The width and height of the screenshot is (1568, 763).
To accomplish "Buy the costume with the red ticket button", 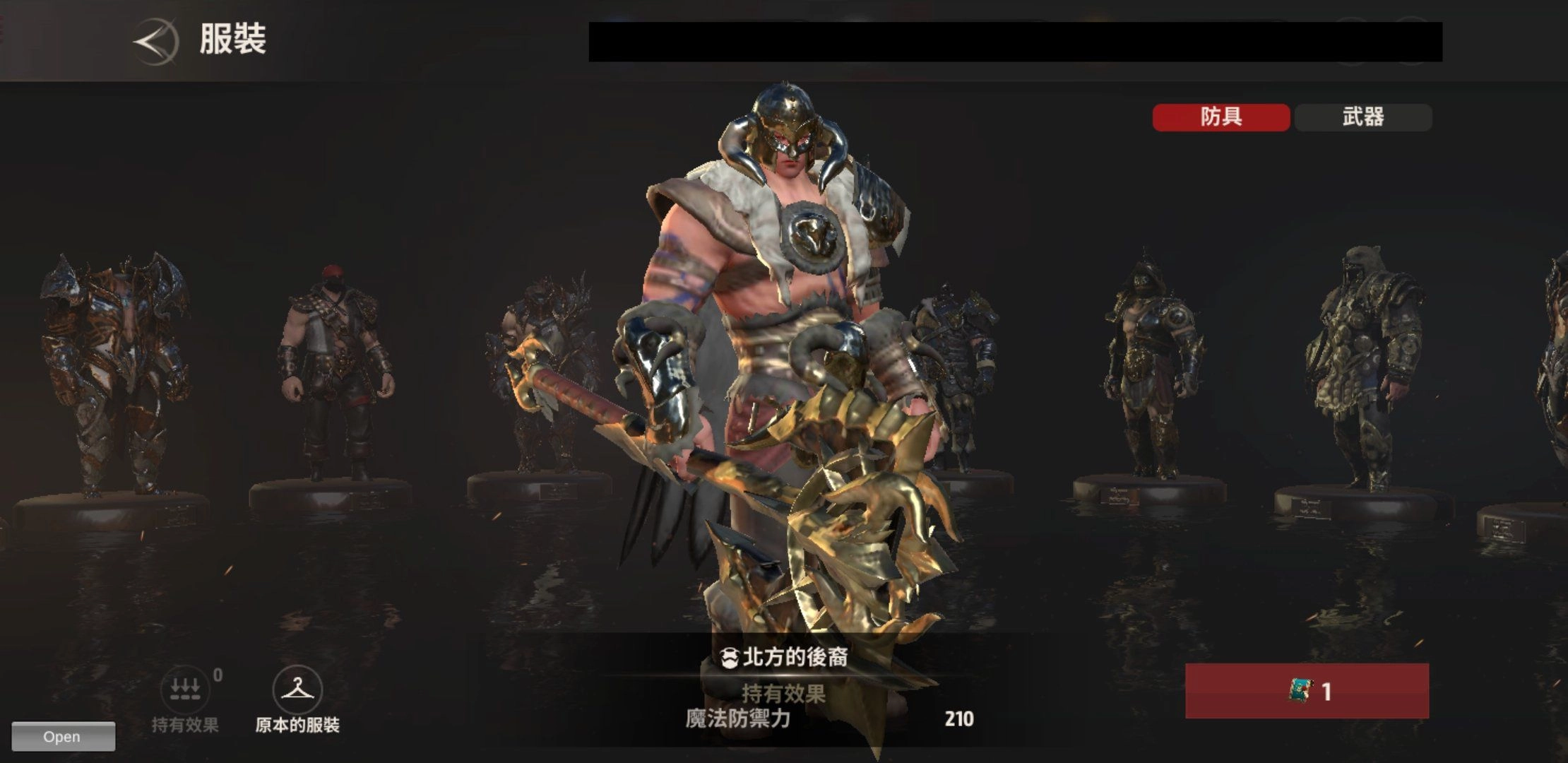I will click(x=1307, y=691).
